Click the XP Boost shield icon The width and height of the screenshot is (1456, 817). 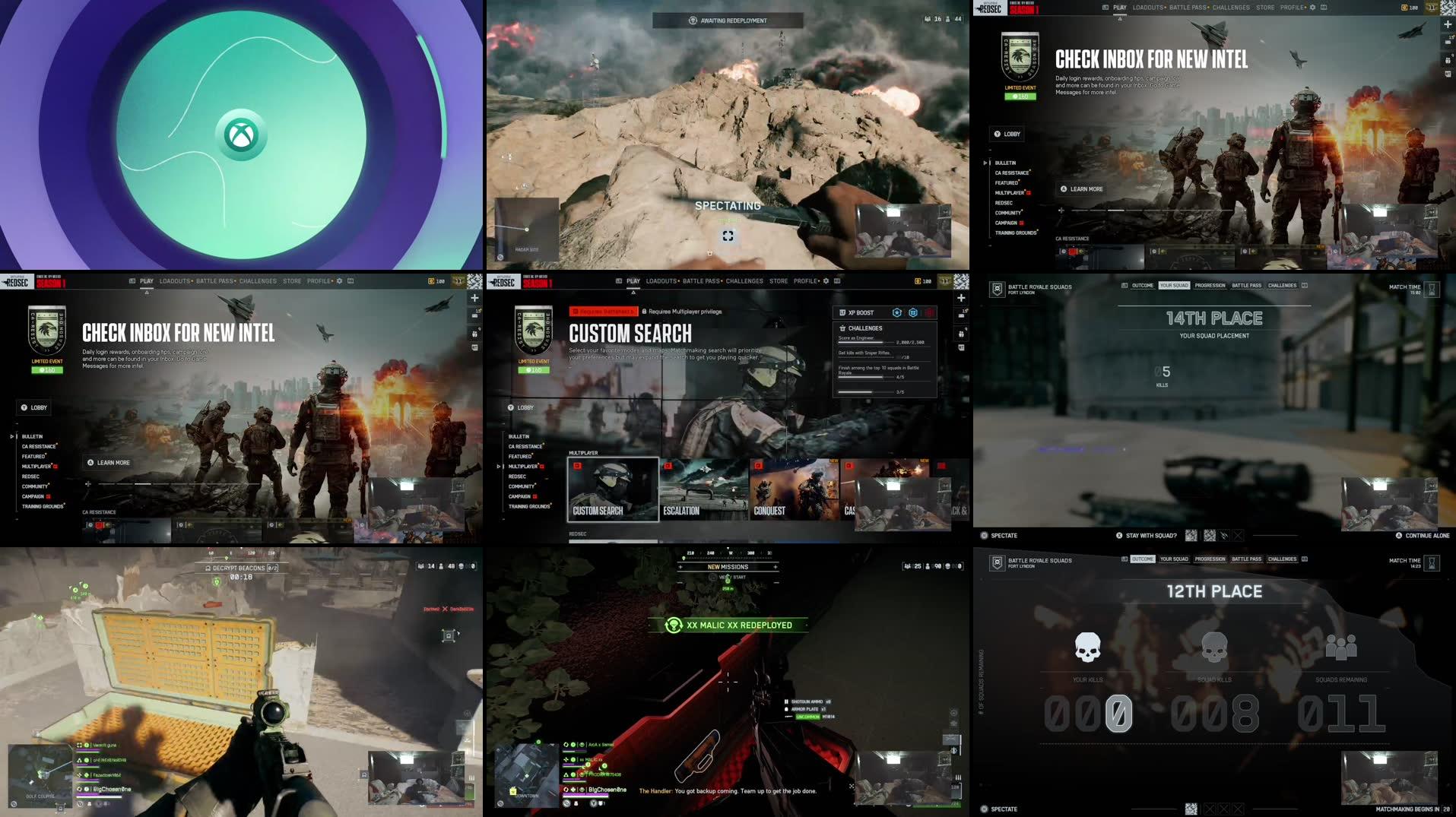coord(897,312)
